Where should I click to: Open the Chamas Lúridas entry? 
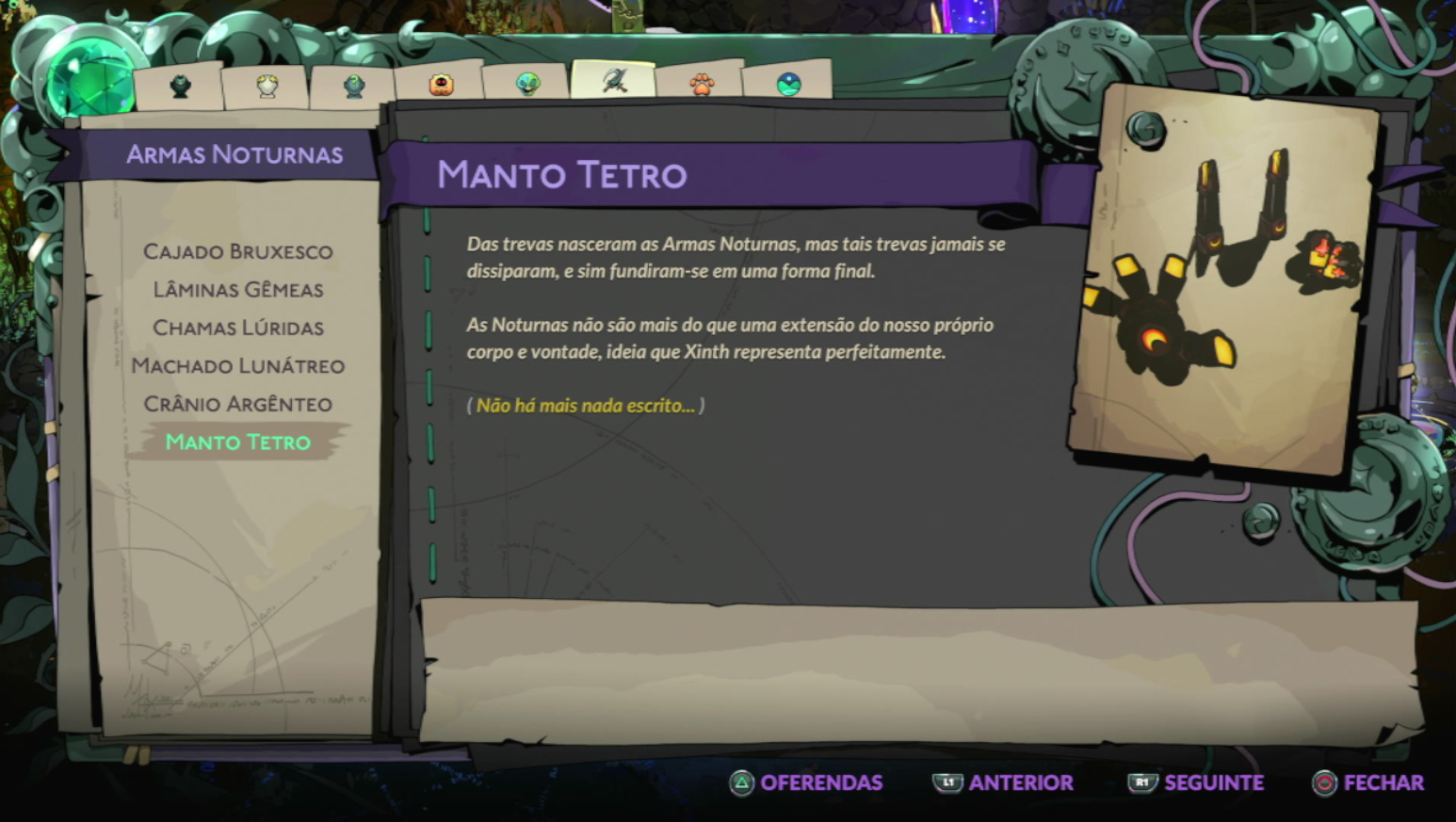[x=237, y=328]
